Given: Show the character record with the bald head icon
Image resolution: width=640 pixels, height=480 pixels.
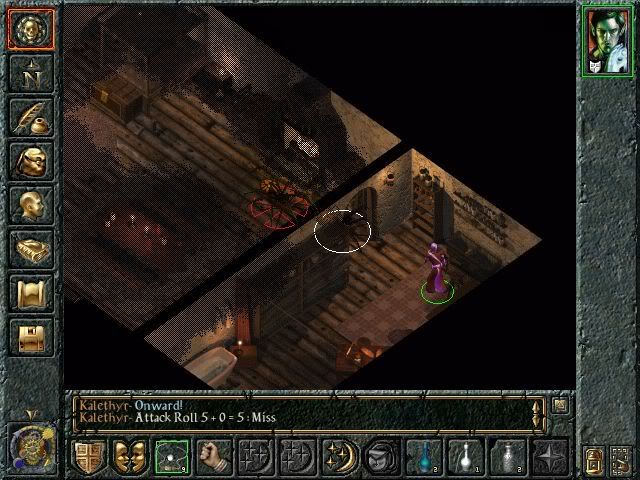Looking at the screenshot, I should [30, 204].
